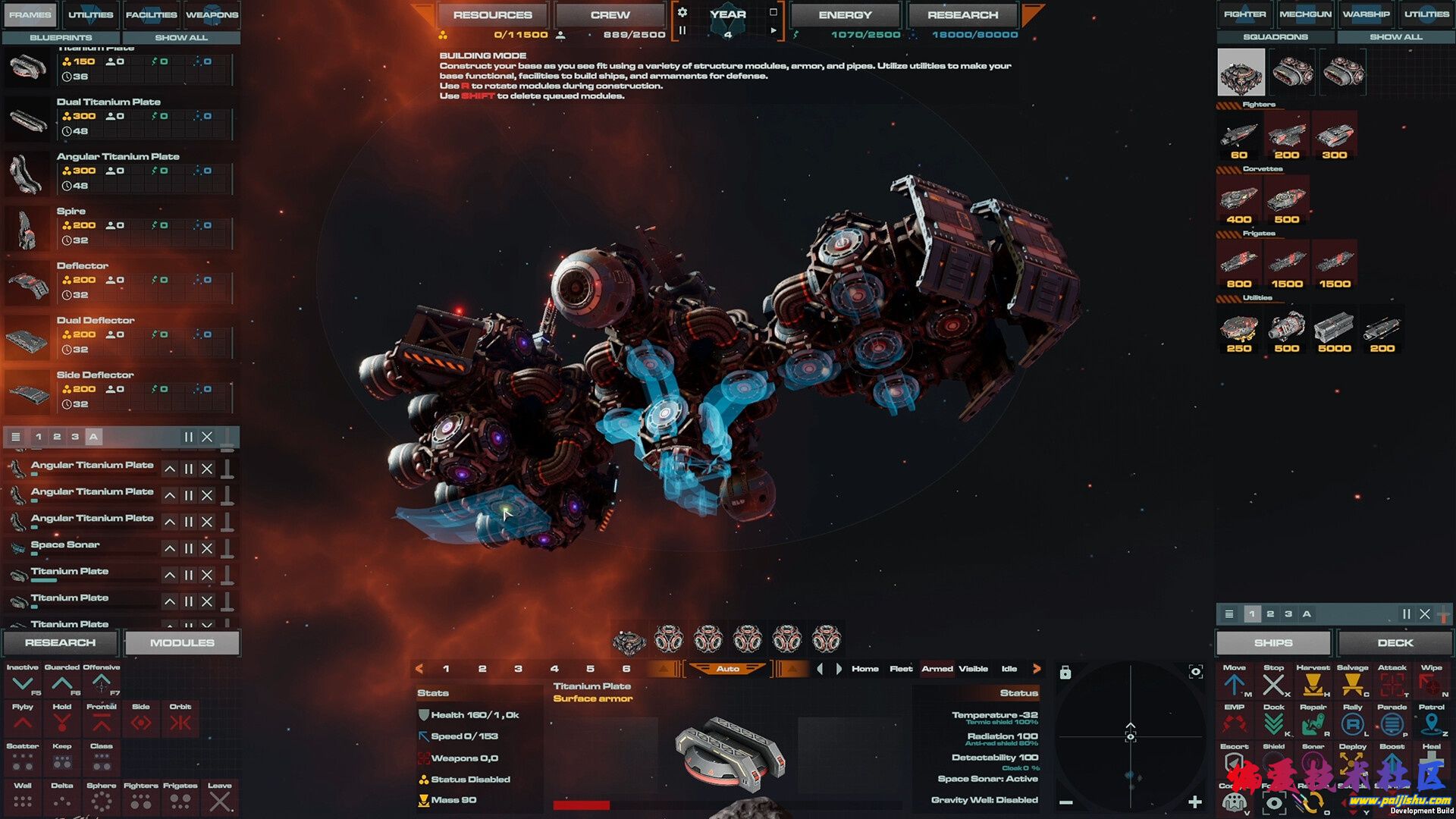The width and height of the screenshot is (1456, 819).
Task: Show the Modules panel
Action: click(182, 642)
